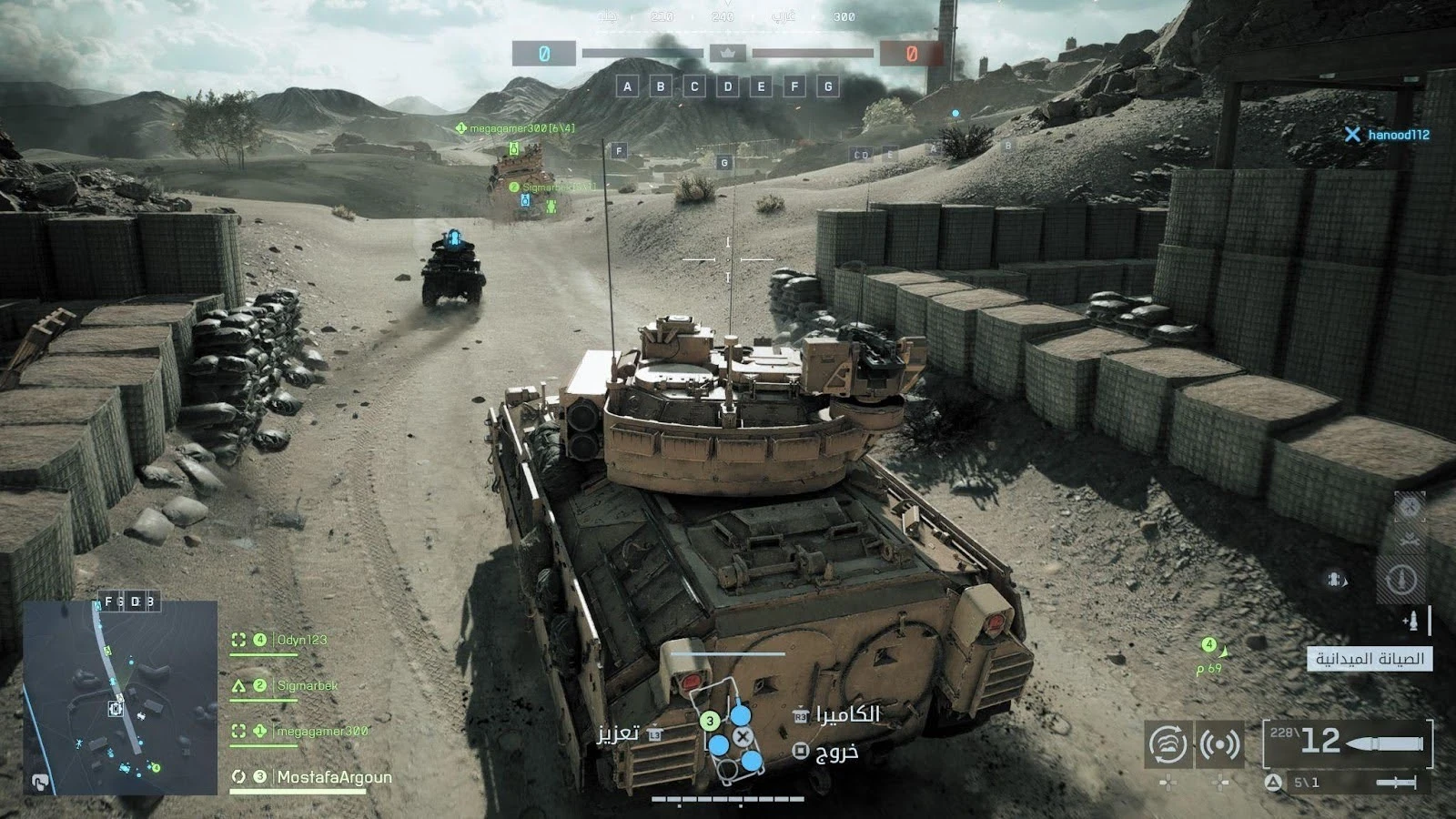The height and width of the screenshot is (819, 1456).
Task: Choose the shell resupply icon with plus
Action: pyautogui.click(x=1411, y=622)
